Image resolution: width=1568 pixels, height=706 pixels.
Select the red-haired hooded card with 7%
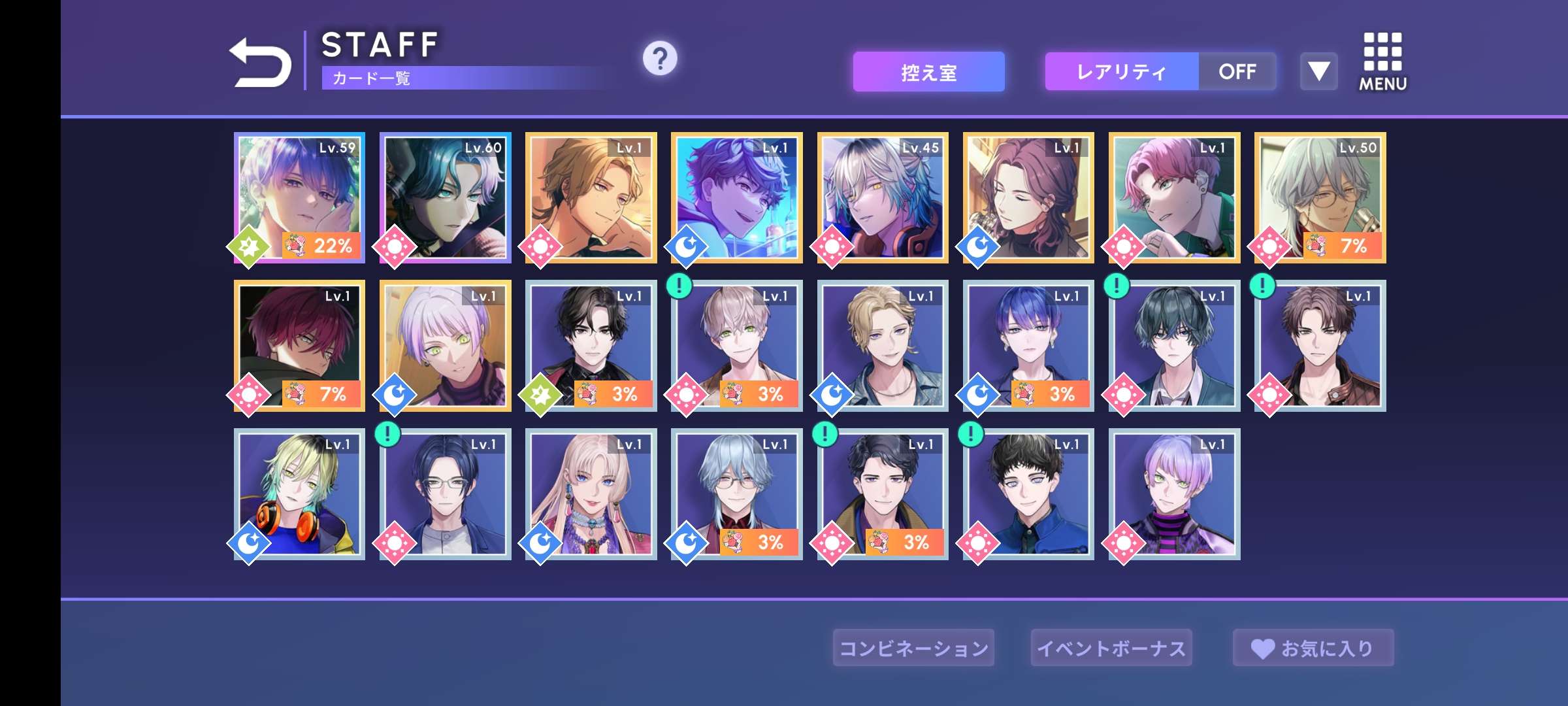300,346
